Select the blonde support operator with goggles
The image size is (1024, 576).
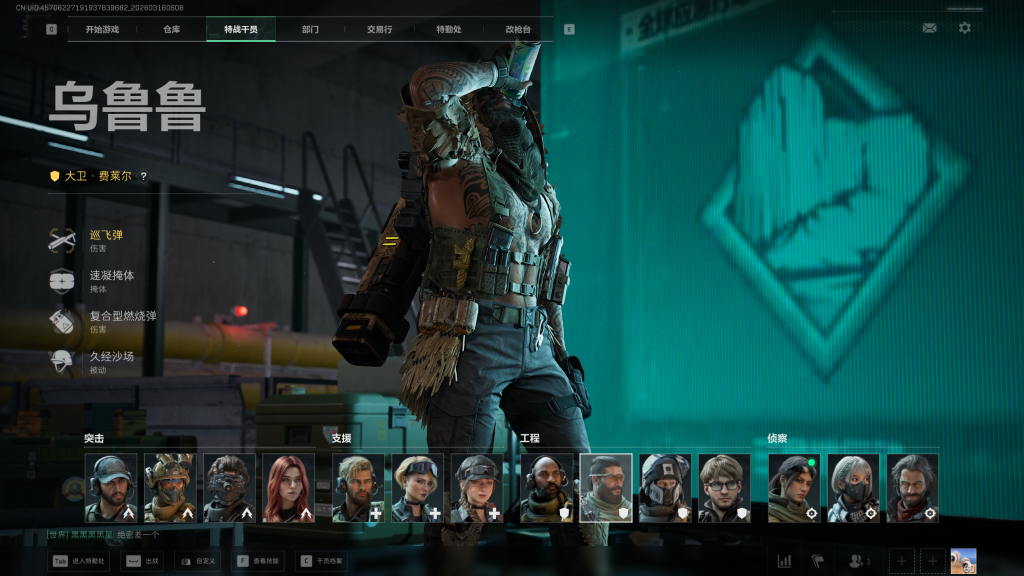pos(417,488)
